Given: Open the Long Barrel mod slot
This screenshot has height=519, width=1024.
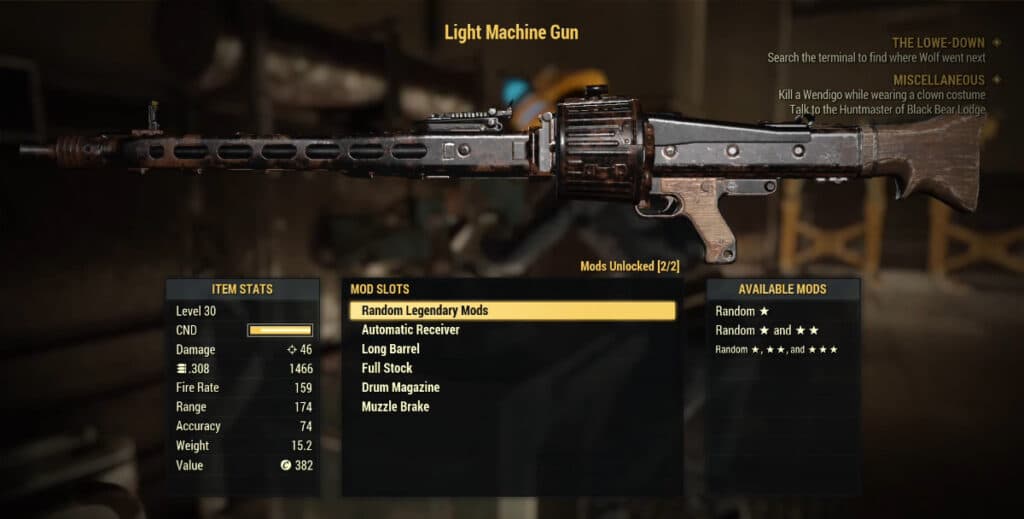Looking at the screenshot, I should (390, 349).
